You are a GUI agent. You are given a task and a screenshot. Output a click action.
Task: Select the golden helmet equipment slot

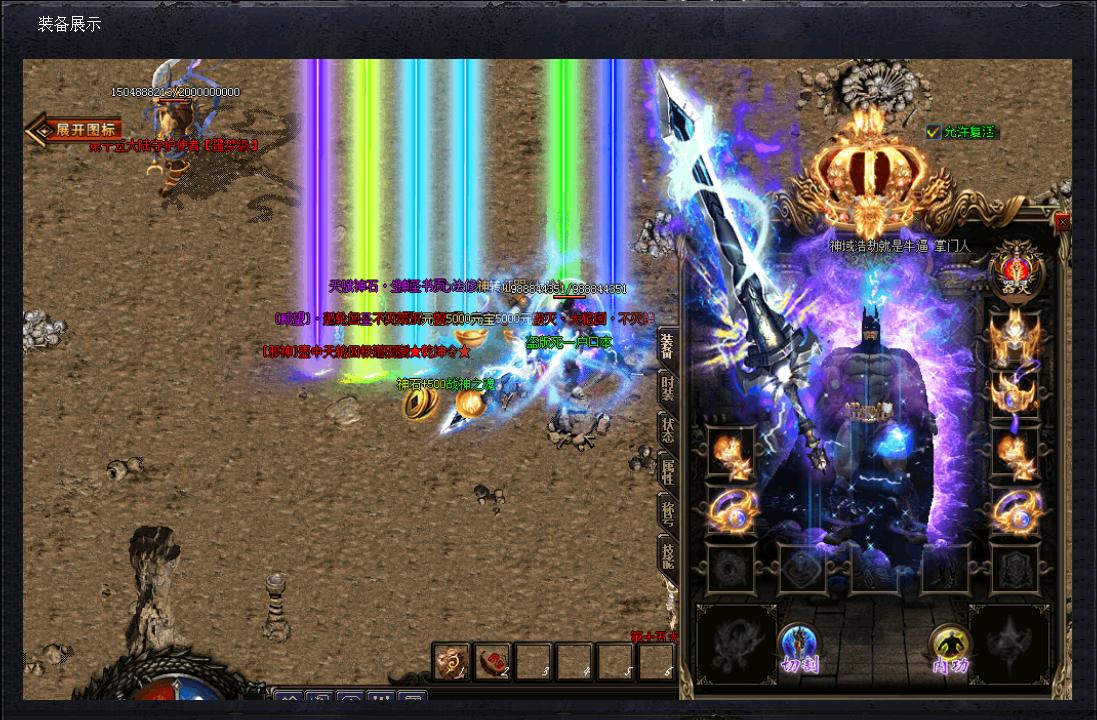(x=1014, y=337)
